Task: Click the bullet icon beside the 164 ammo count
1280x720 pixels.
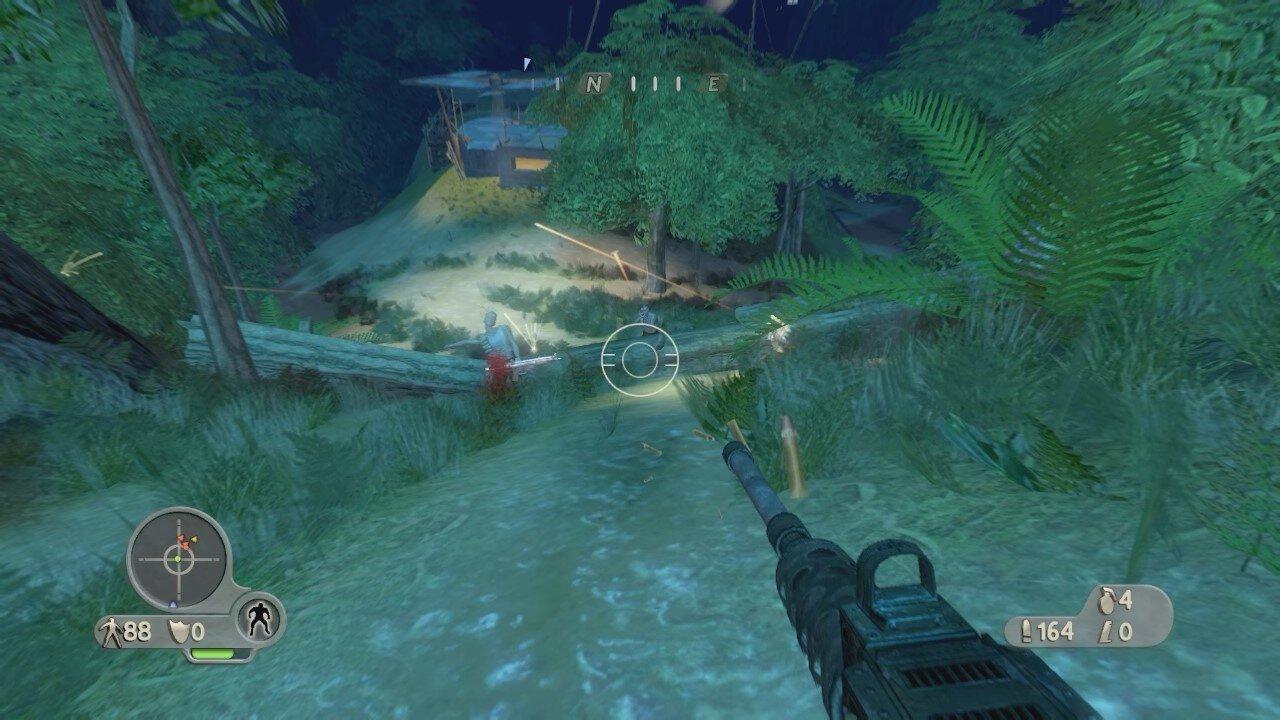Action: (1027, 630)
